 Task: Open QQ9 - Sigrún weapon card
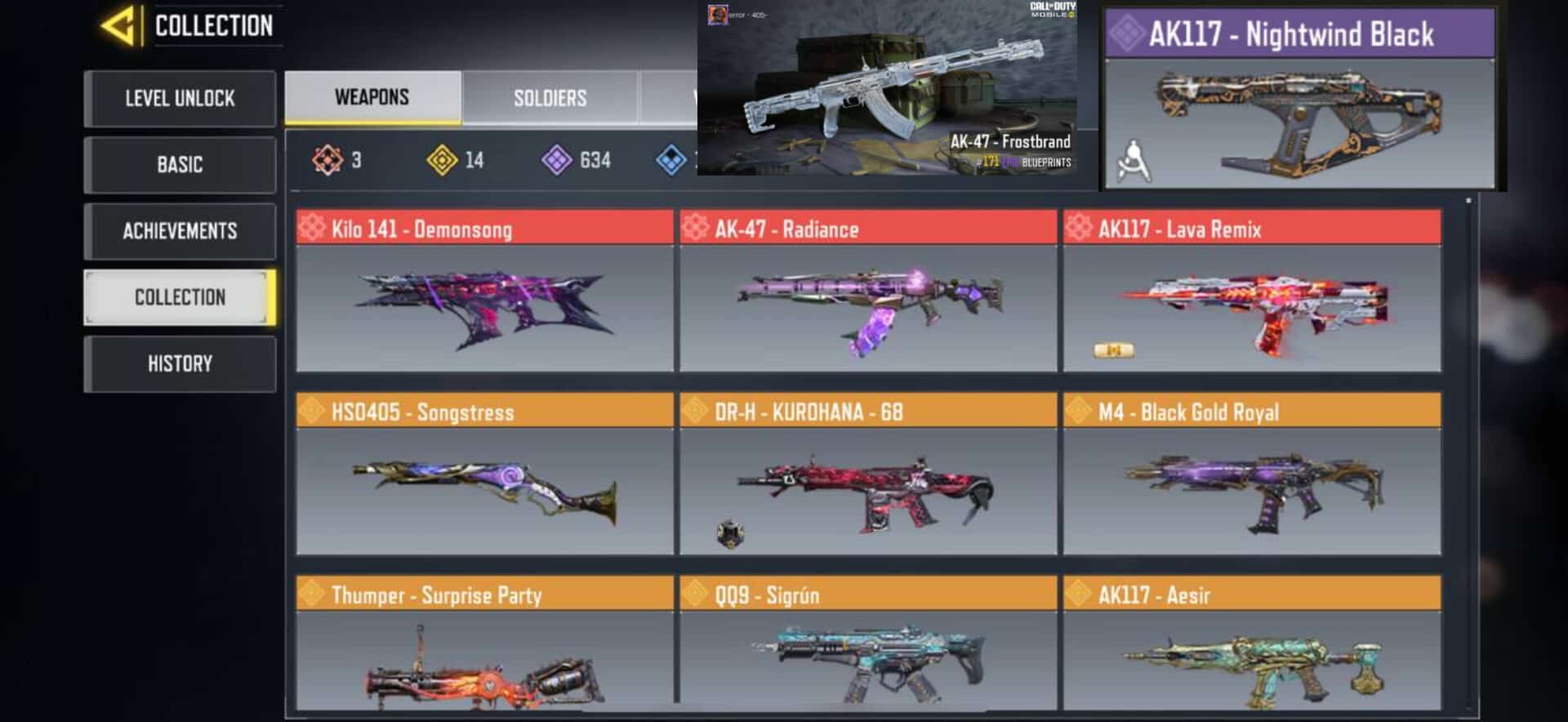(x=868, y=645)
